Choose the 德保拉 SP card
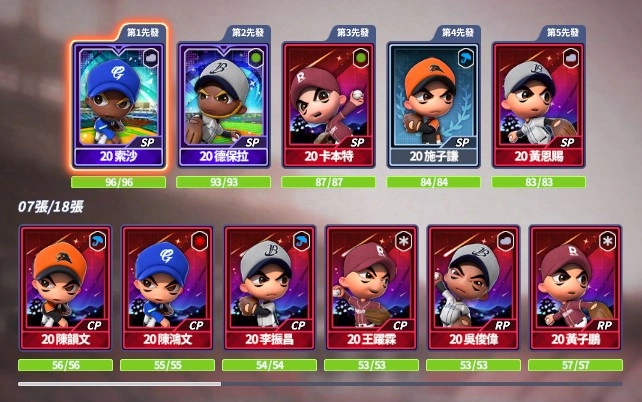The height and width of the screenshot is (402, 642). pyautogui.click(x=227, y=104)
